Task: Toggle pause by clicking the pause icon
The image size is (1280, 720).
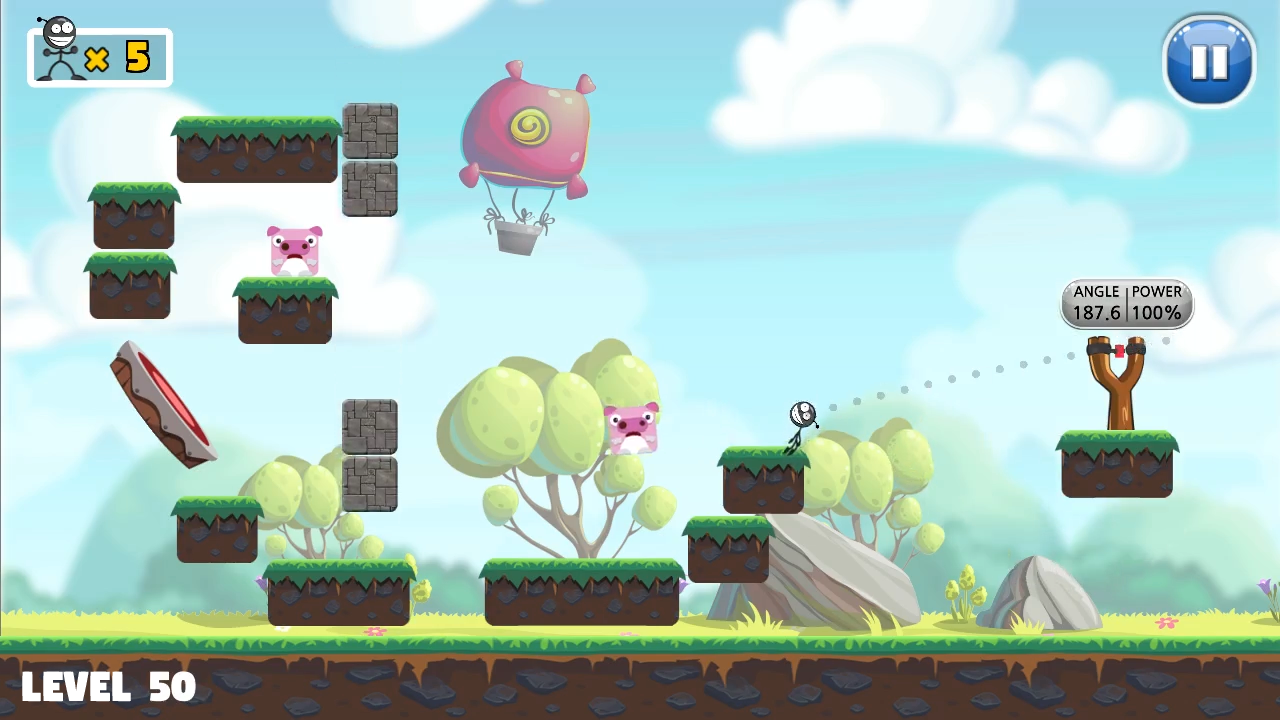Action: (1209, 62)
